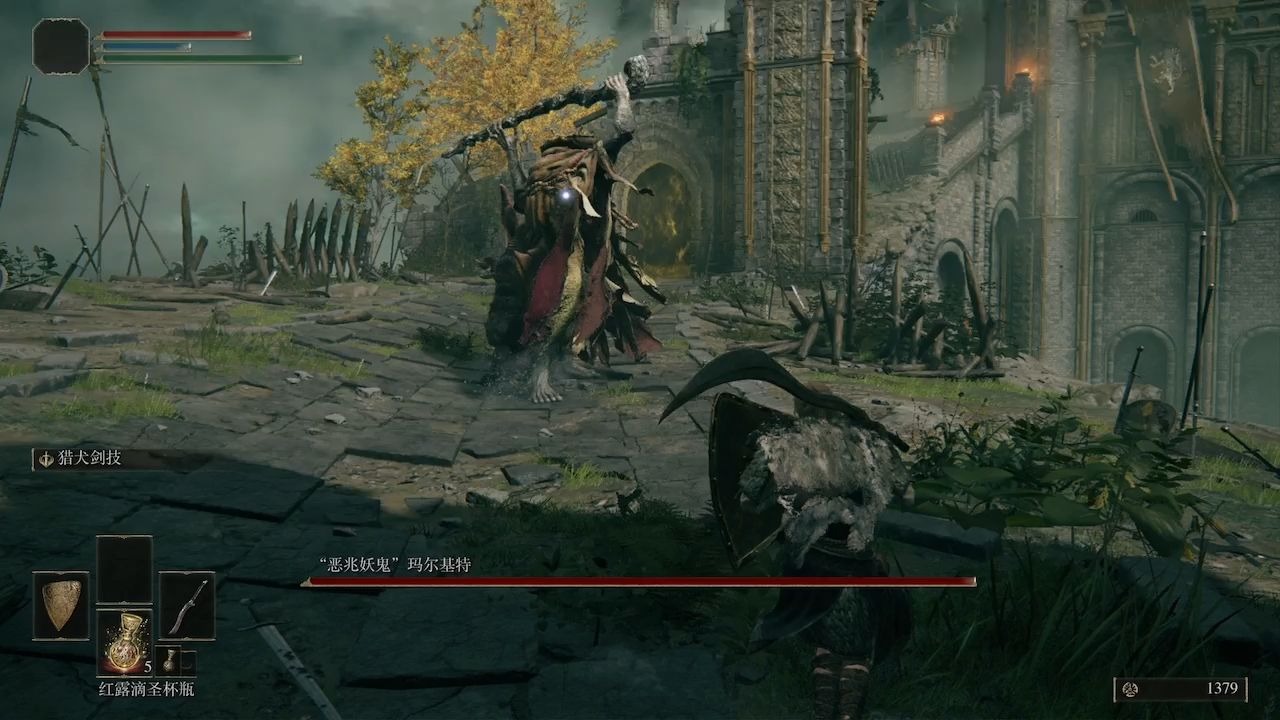This screenshot has width=1280, height=720.
Task: Click the red boss health bar
Action: click(640, 582)
